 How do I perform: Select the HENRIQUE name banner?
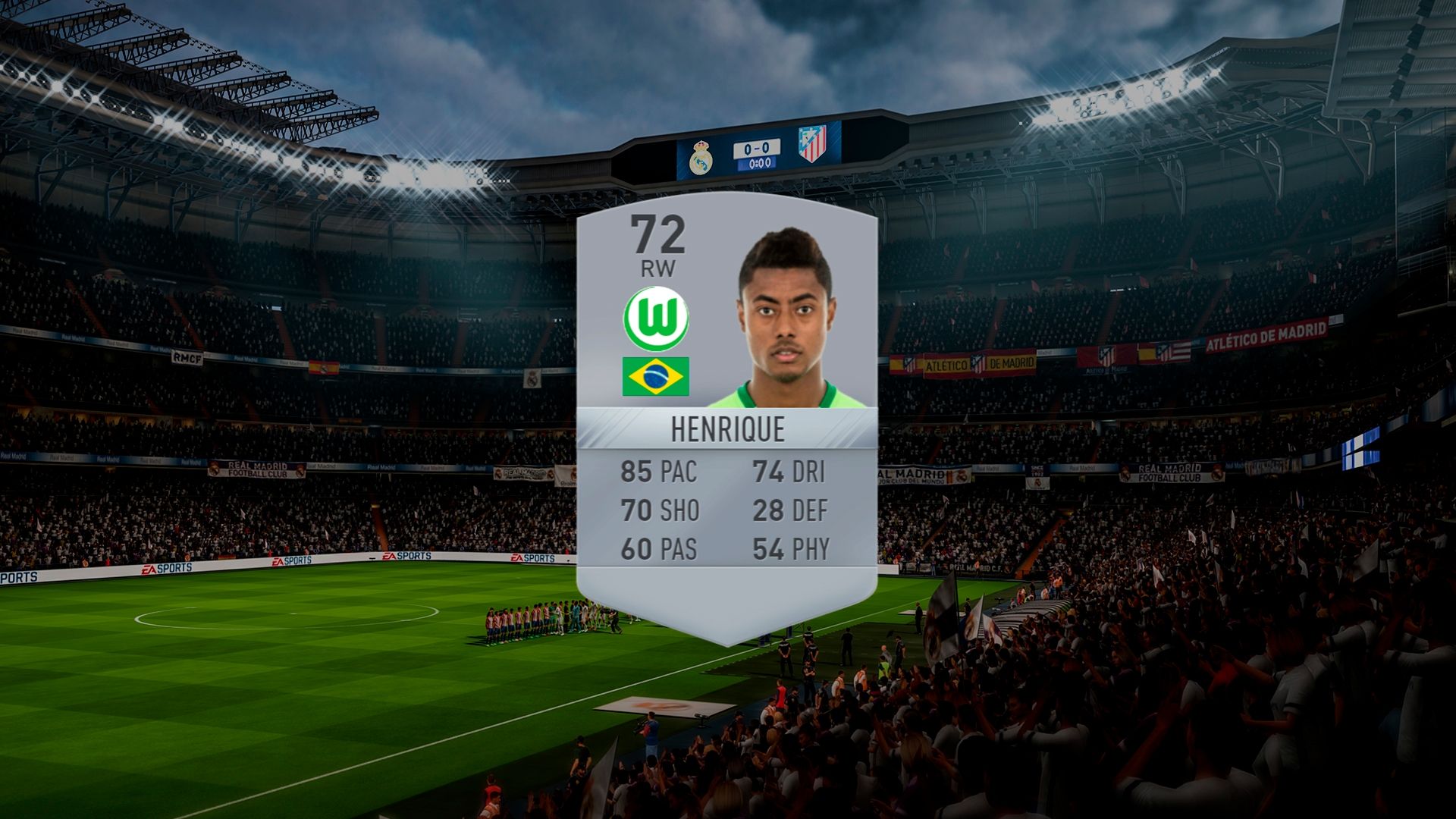click(728, 429)
